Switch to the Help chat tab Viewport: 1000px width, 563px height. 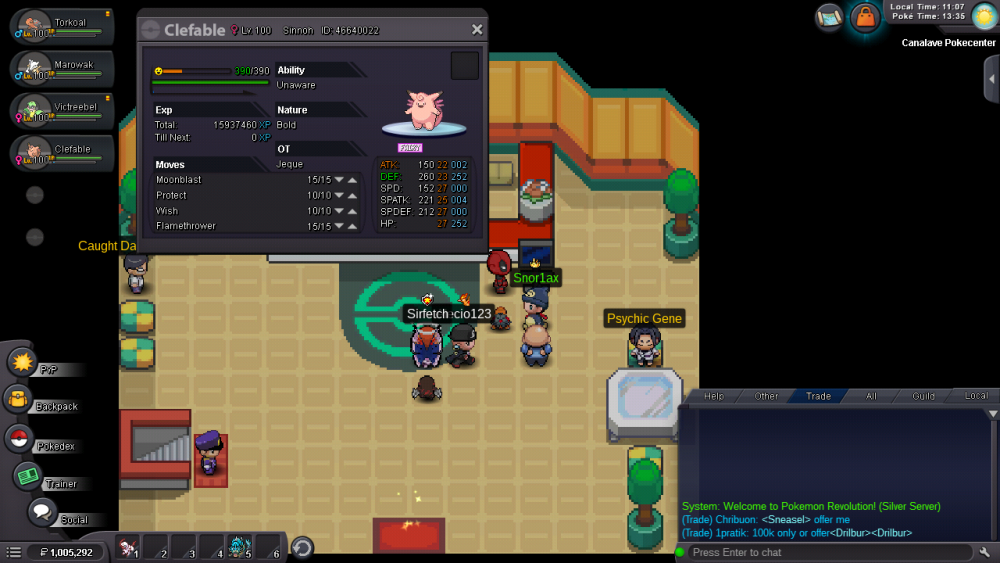point(714,396)
